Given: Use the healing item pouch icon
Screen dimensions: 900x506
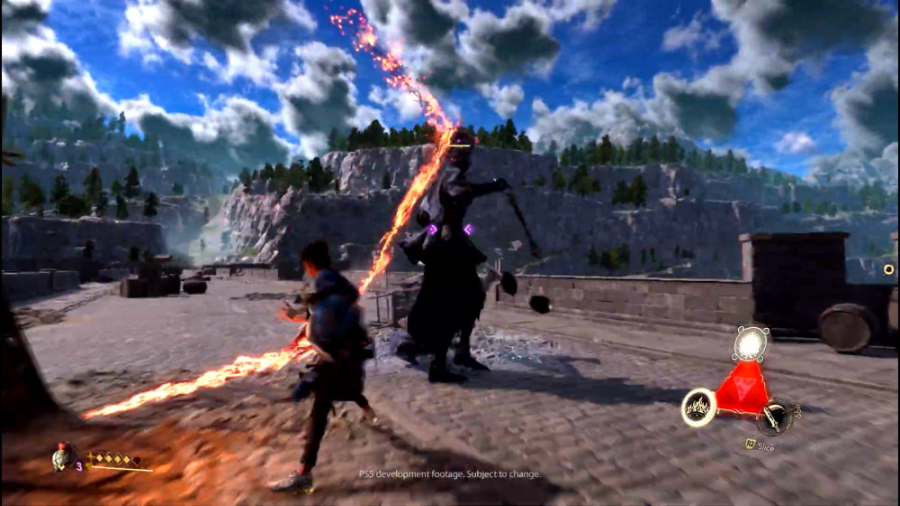Looking at the screenshot, I should click(64, 457).
